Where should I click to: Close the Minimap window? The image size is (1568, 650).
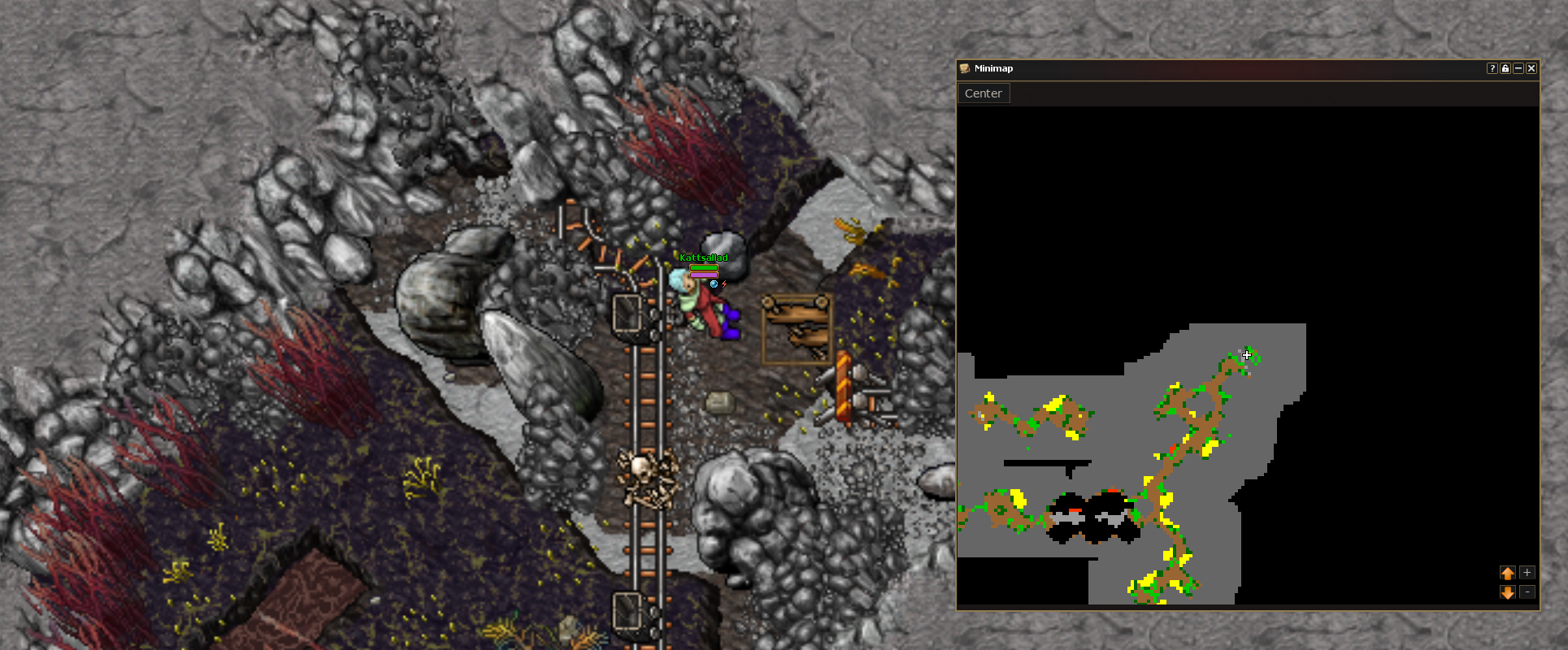click(1531, 68)
